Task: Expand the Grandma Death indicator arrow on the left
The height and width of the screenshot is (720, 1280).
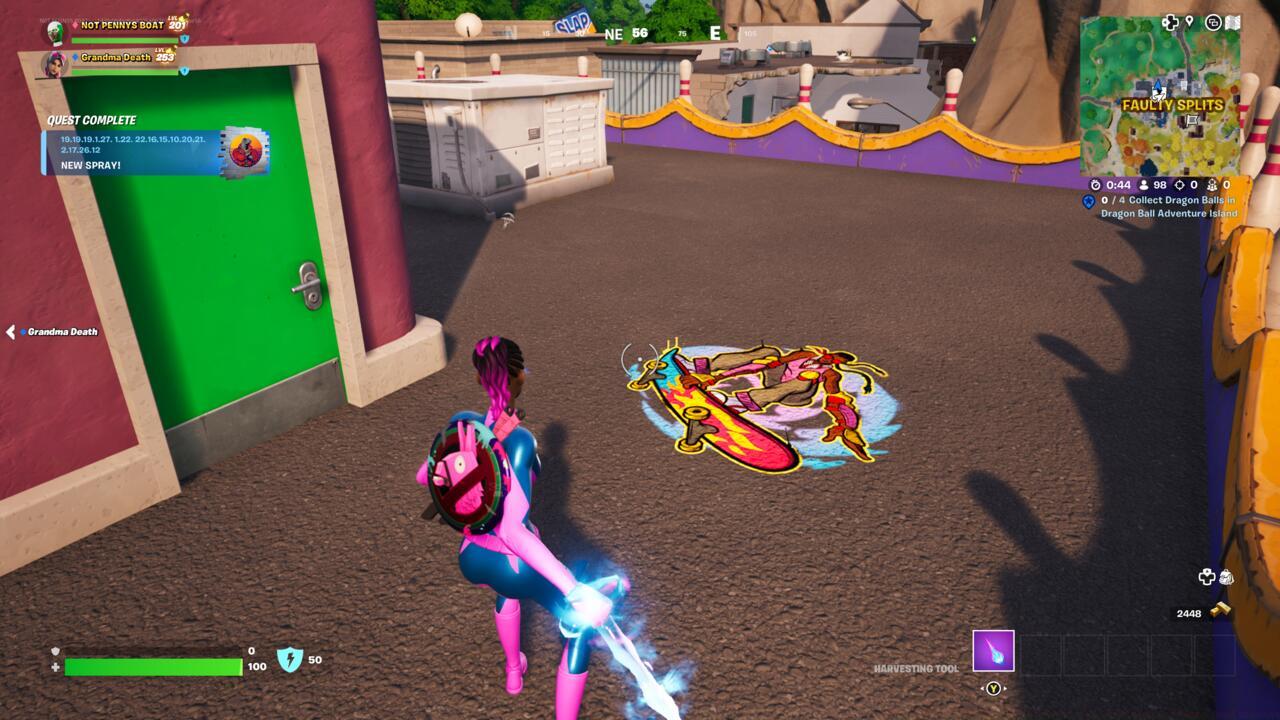Action: pyautogui.click(x=10, y=330)
